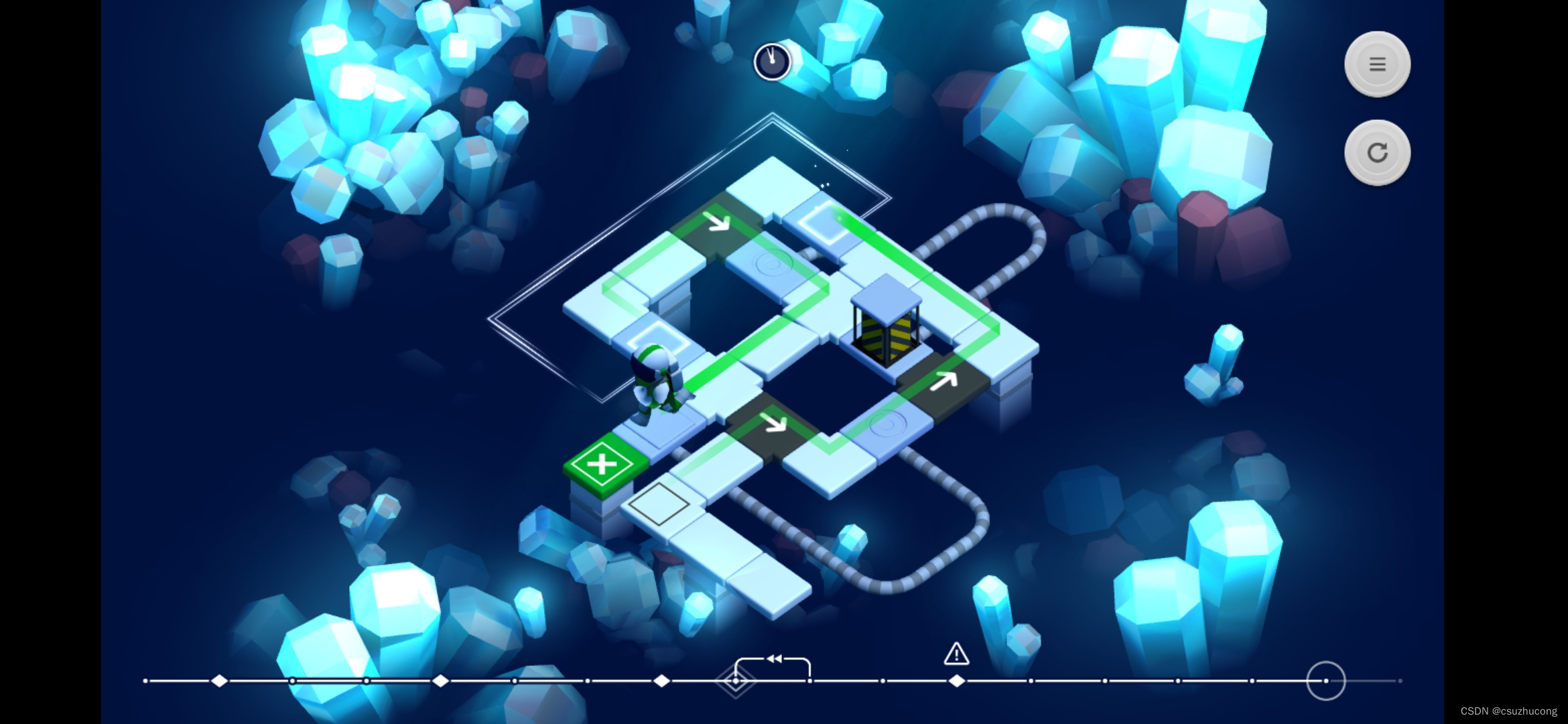Jump to the outlined diamond timeline marker
The width and height of the screenshot is (1568, 724).
pyautogui.click(x=735, y=681)
